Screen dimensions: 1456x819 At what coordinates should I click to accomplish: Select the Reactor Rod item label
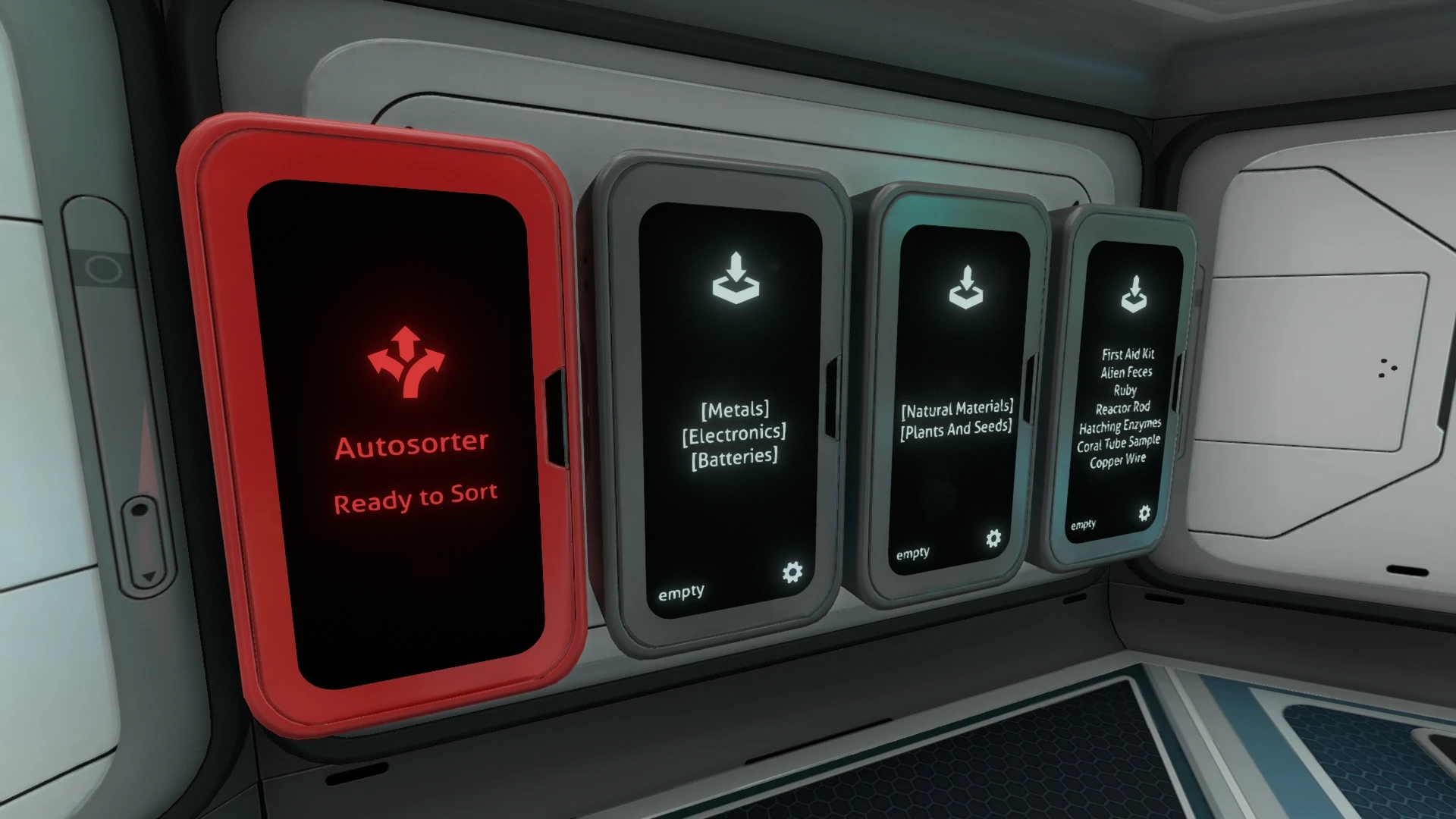(1124, 407)
